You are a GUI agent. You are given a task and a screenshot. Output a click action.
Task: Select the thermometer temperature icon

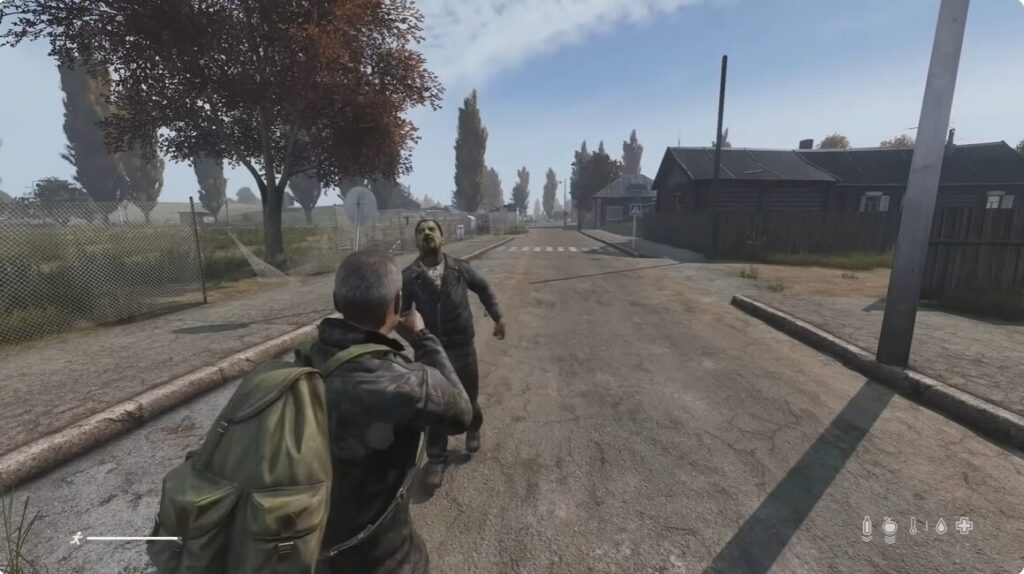913,526
